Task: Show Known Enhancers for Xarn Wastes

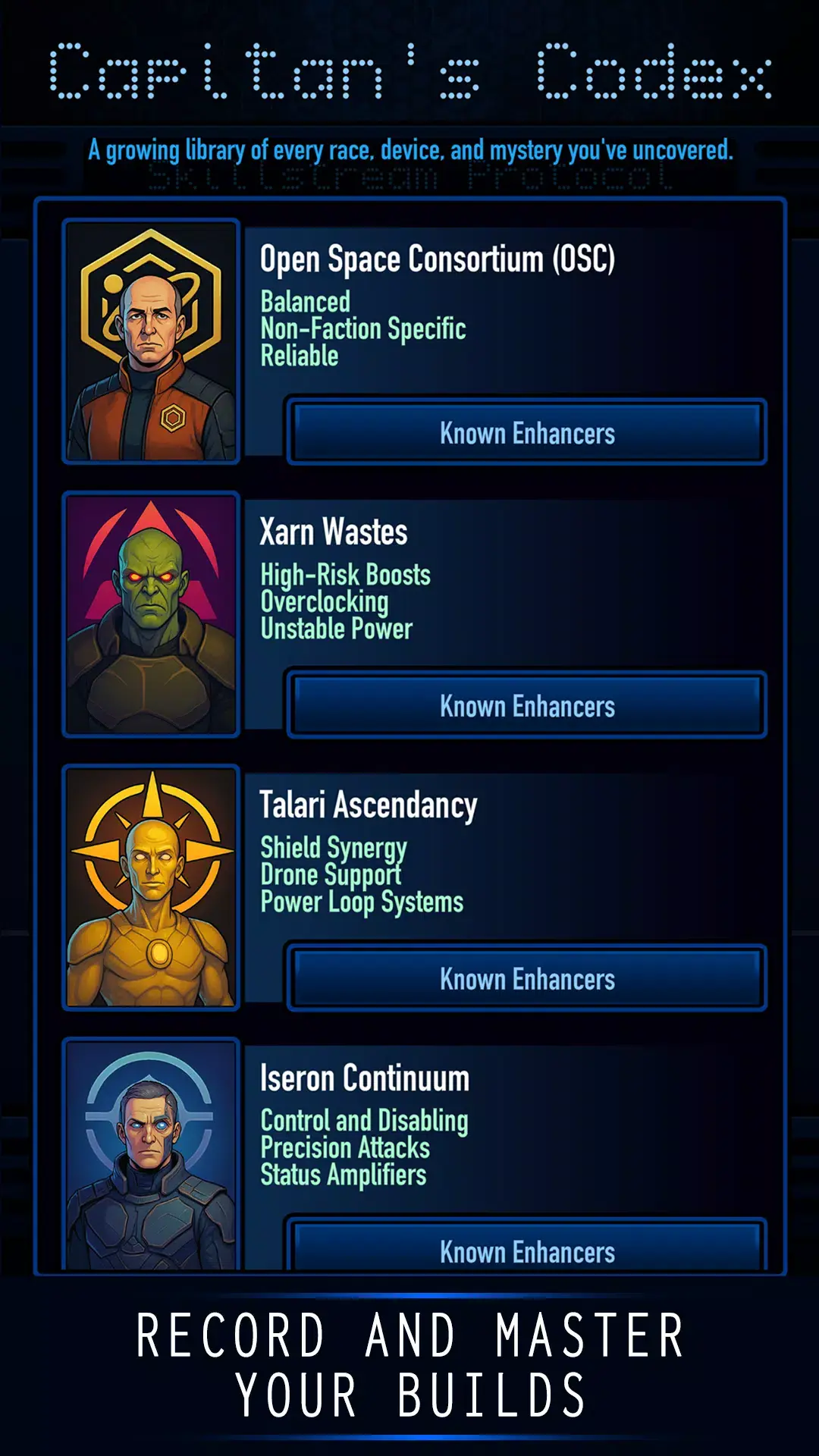Action: (527, 706)
